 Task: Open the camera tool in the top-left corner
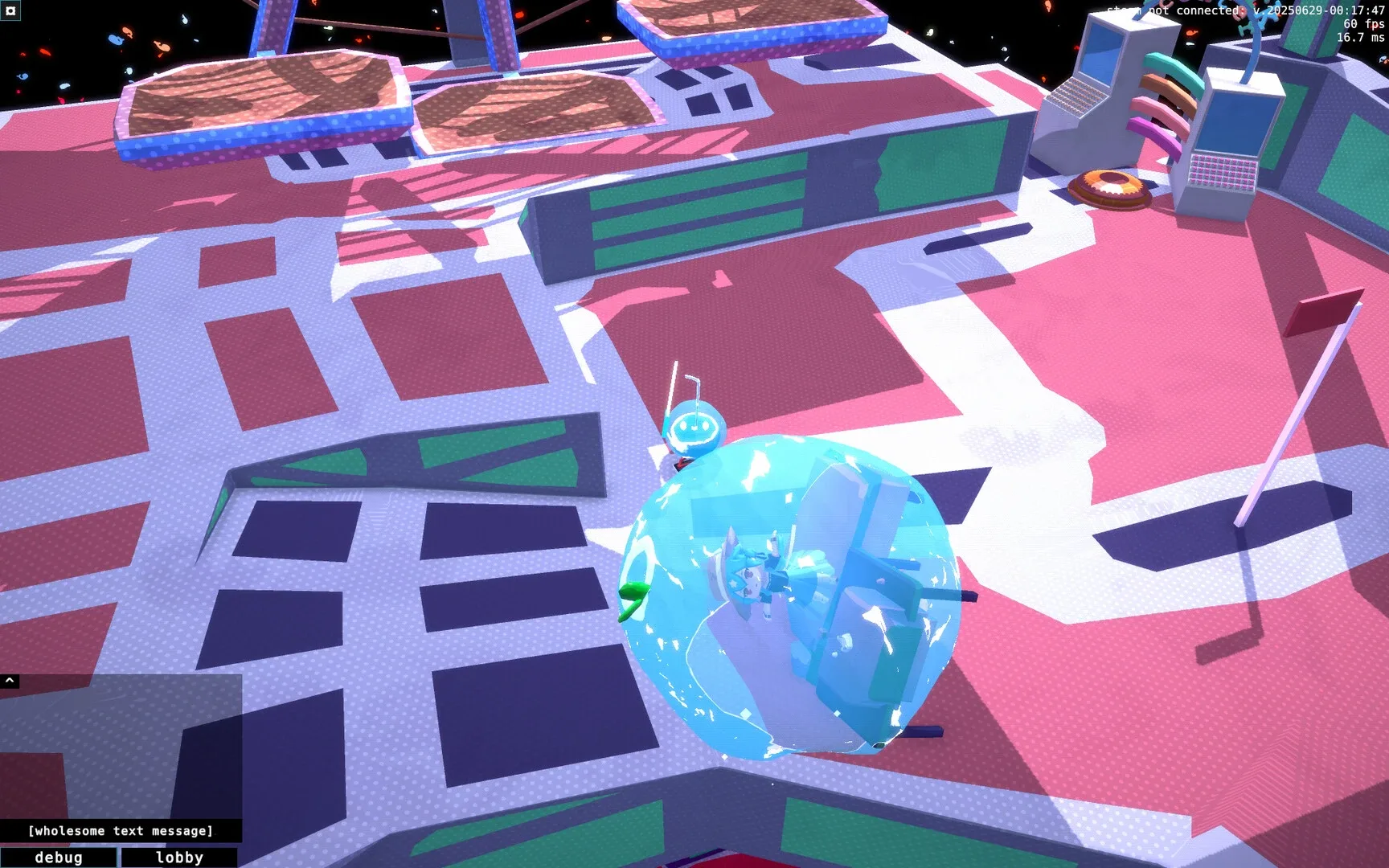point(11,12)
